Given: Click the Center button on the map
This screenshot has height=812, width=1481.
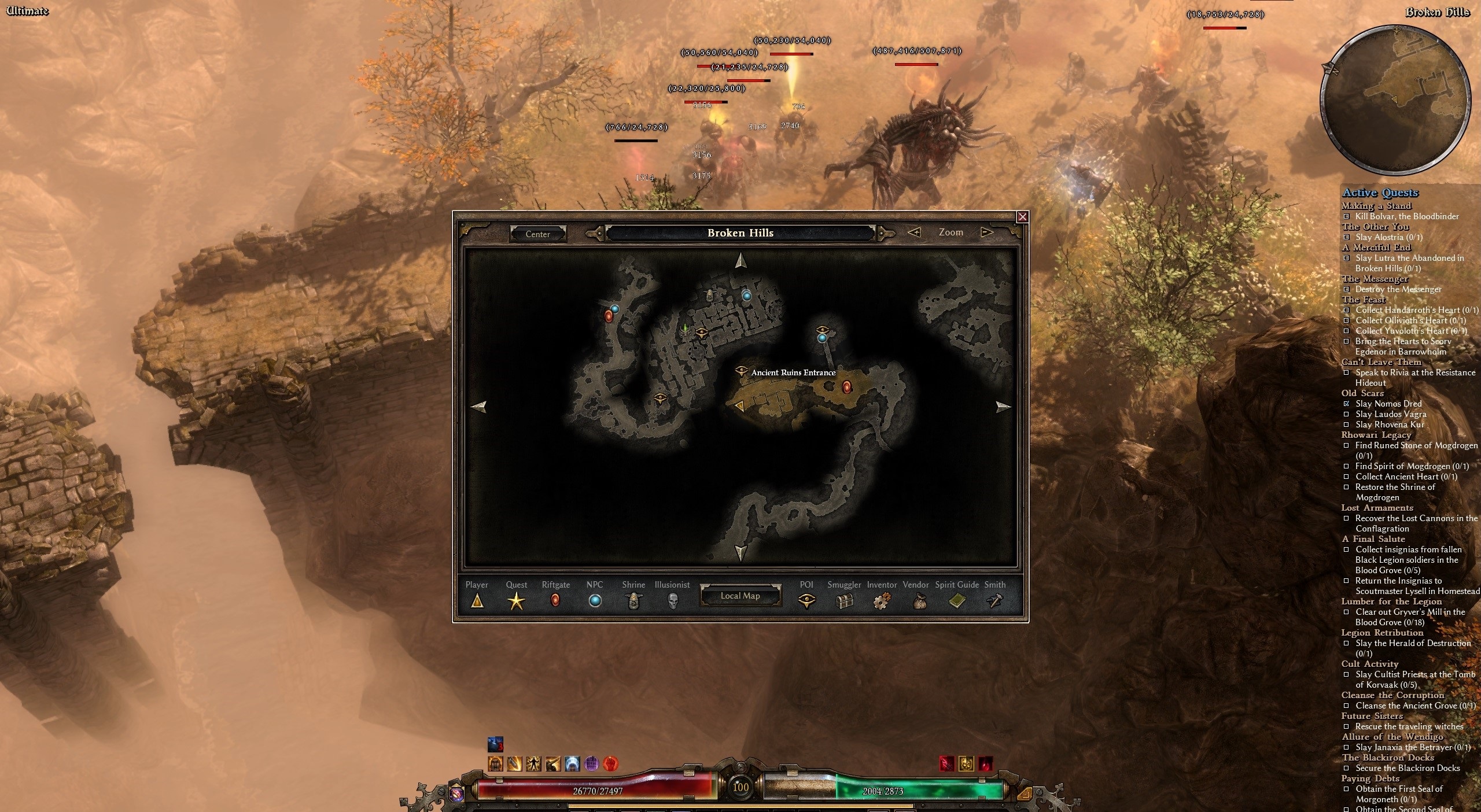Looking at the screenshot, I should point(537,234).
